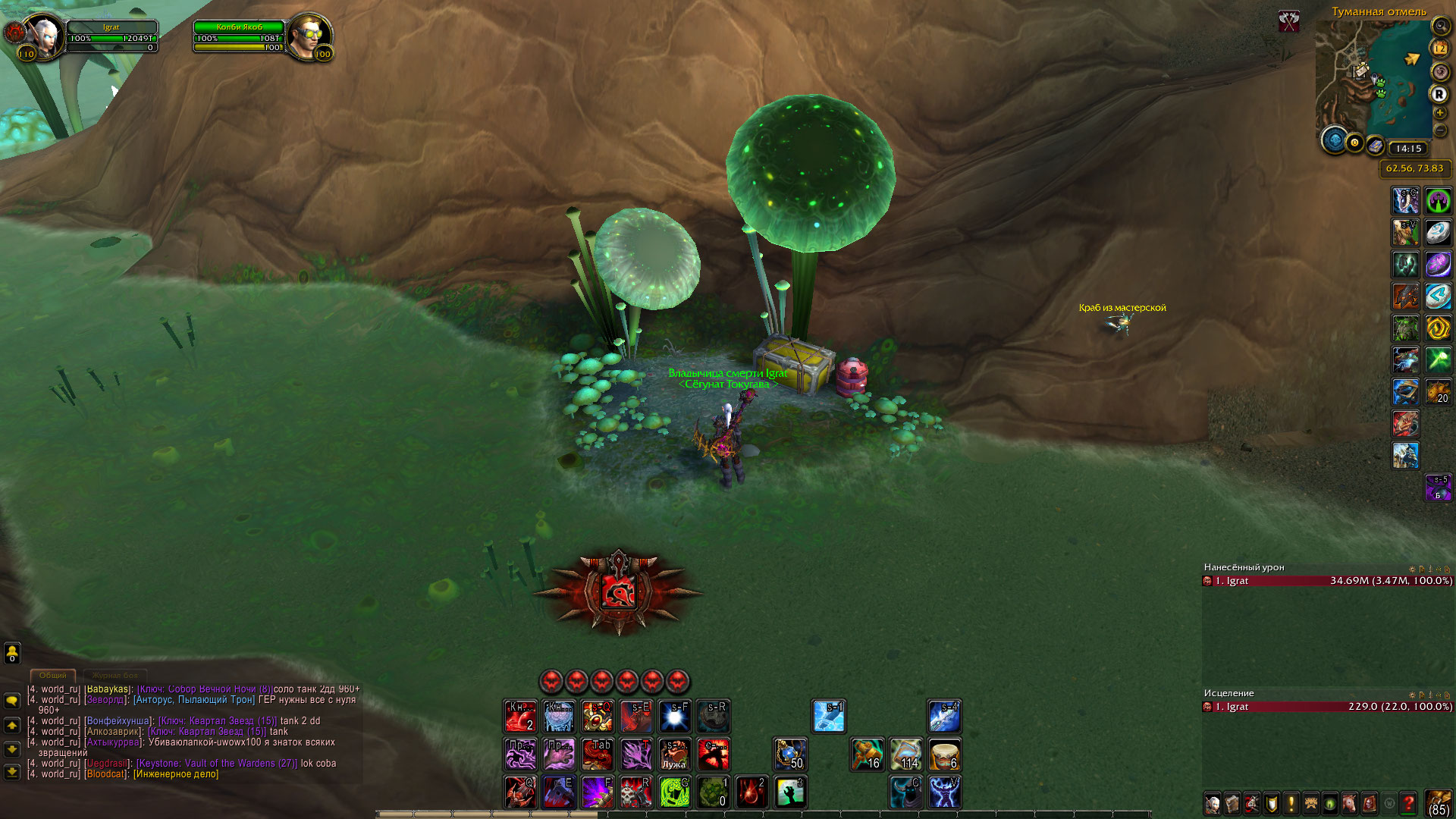Screen dimensions: 1456x819
Task: Open the horse head mounts collection button
Action: [x=1349, y=802]
